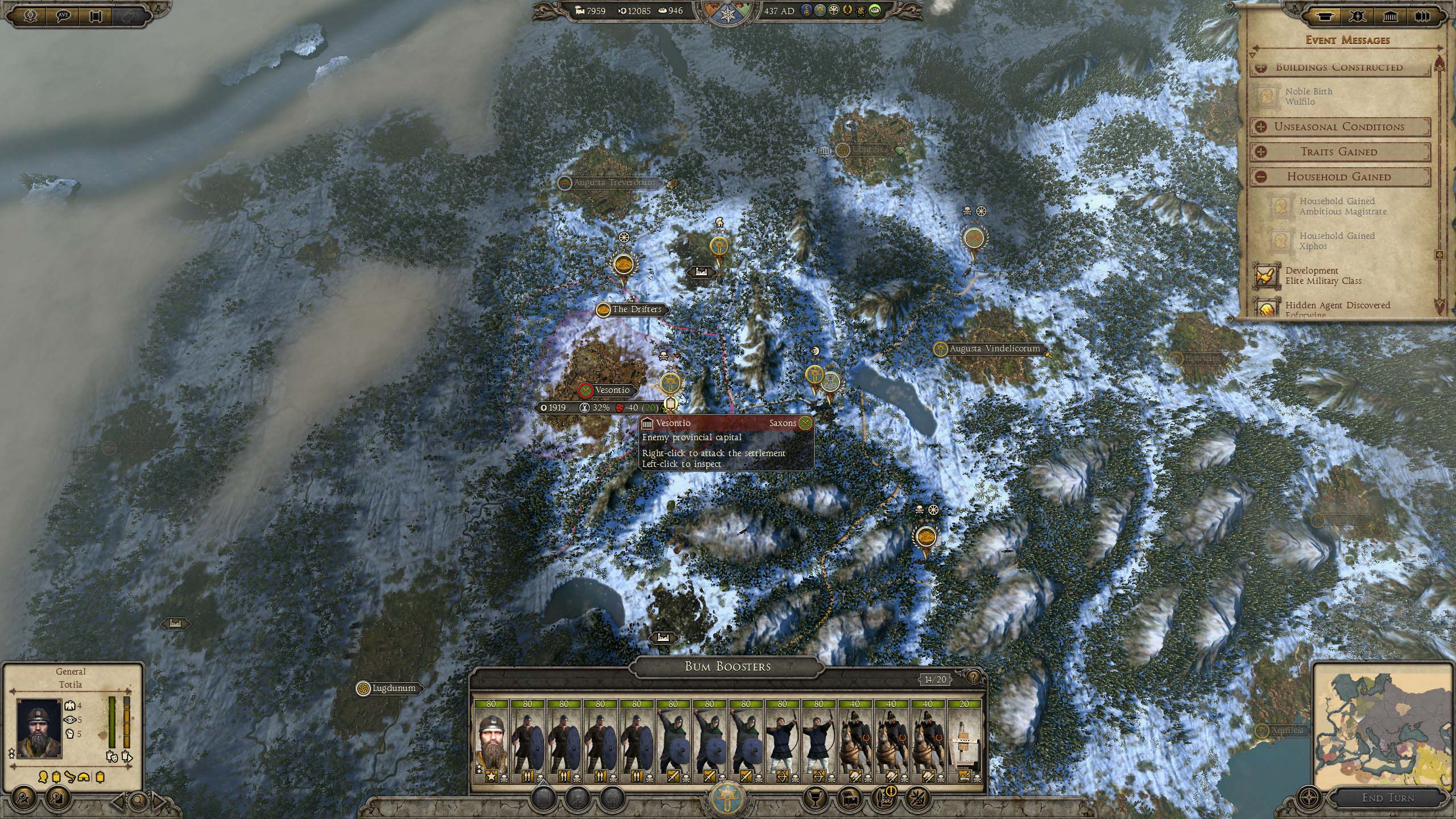
Task: End the current turn
Action: 1387,798
